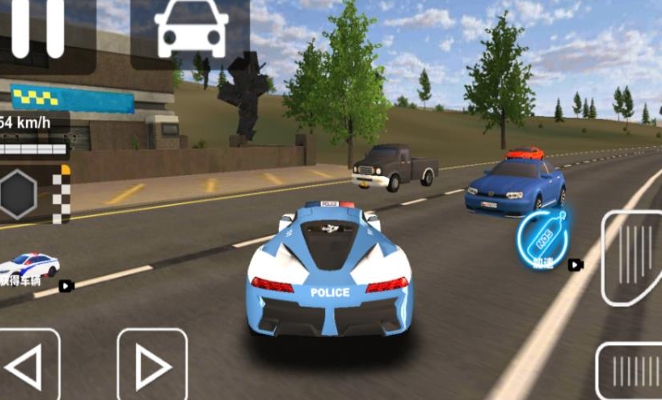Pause the game
The height and width of the screenshot is (400, 662).
coord(37,28)
